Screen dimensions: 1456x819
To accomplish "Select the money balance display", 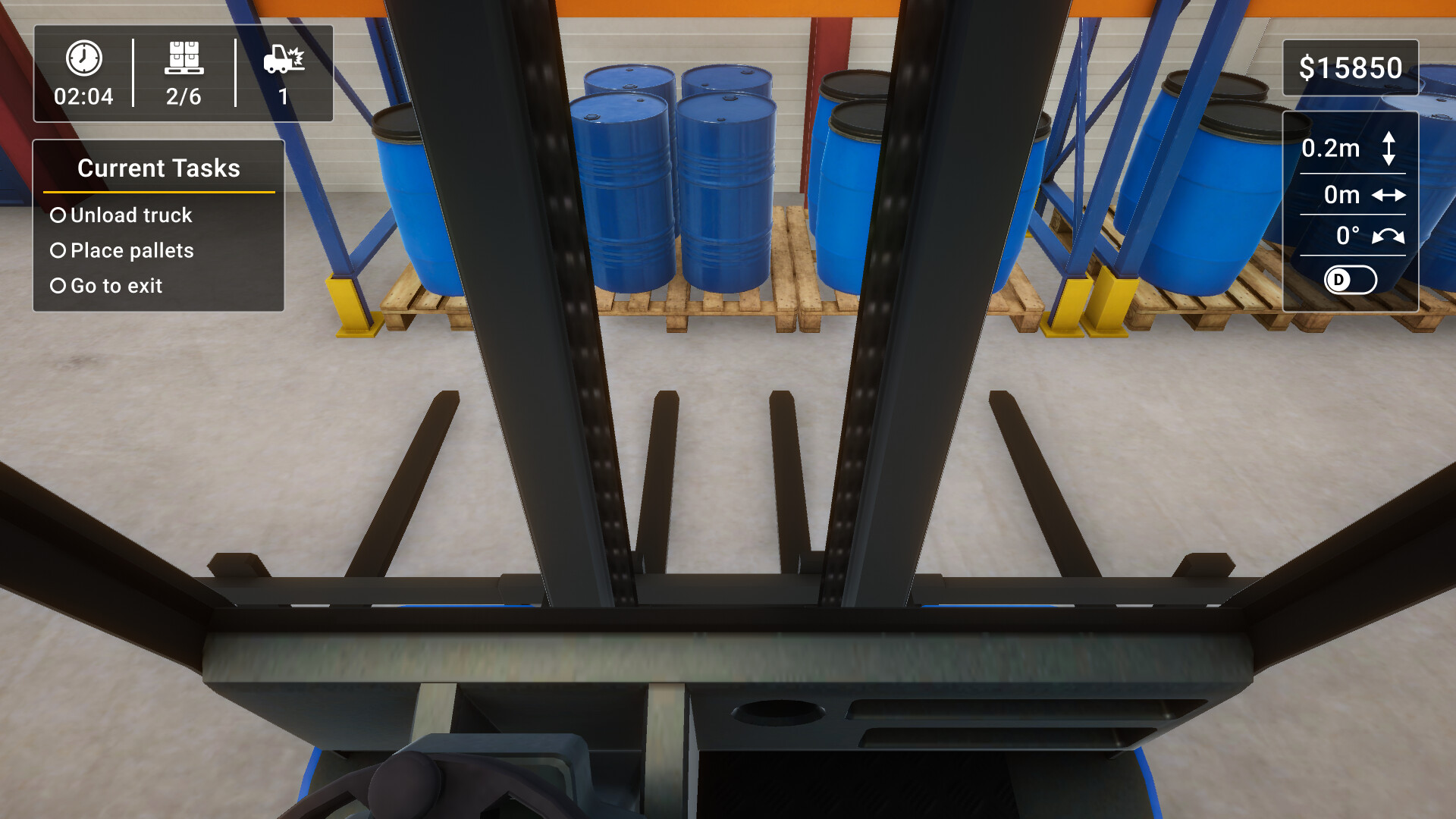I will pos(1351,67).
